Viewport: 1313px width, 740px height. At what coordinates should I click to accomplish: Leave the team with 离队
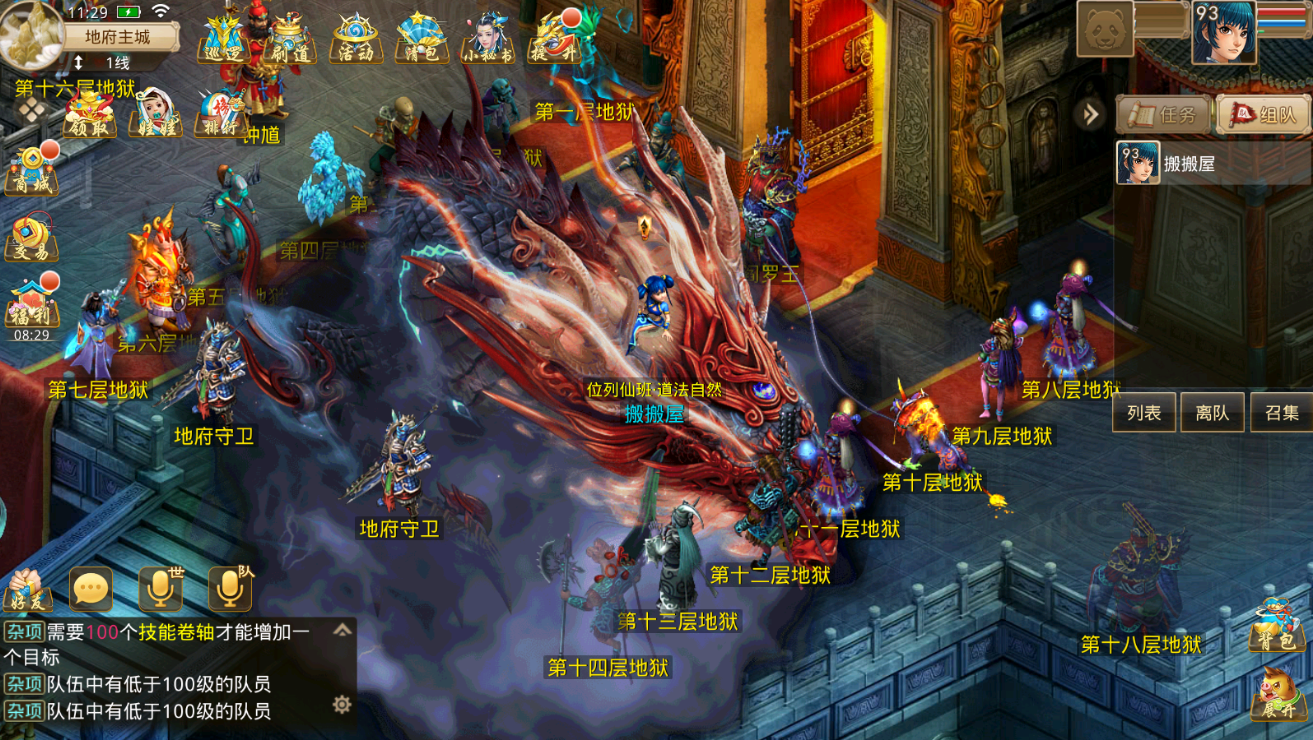pyautogui.click(x=1212, y=412)
